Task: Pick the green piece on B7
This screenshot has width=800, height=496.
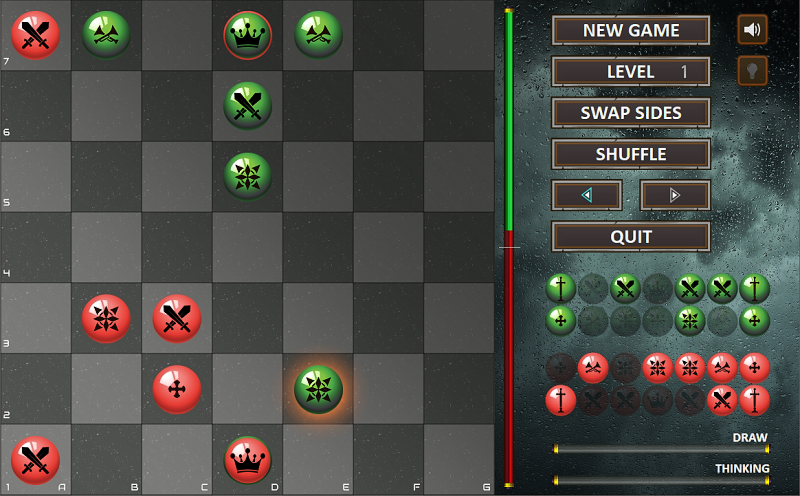Action: pos(106,35)
